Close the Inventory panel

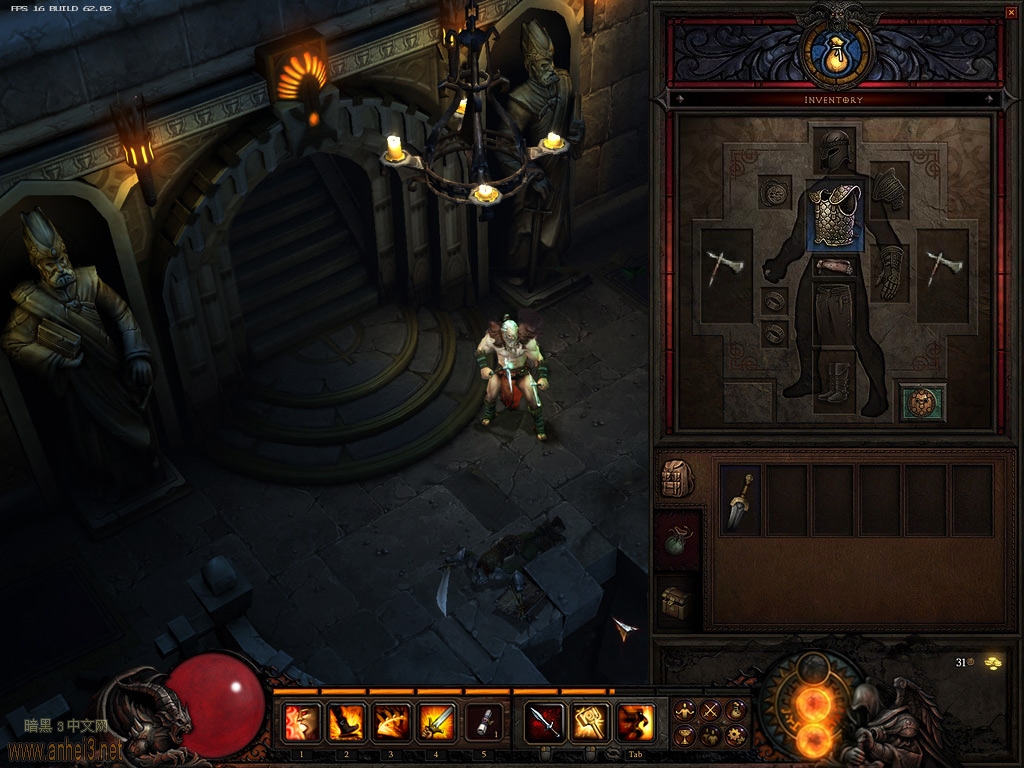click(1010, 12)
